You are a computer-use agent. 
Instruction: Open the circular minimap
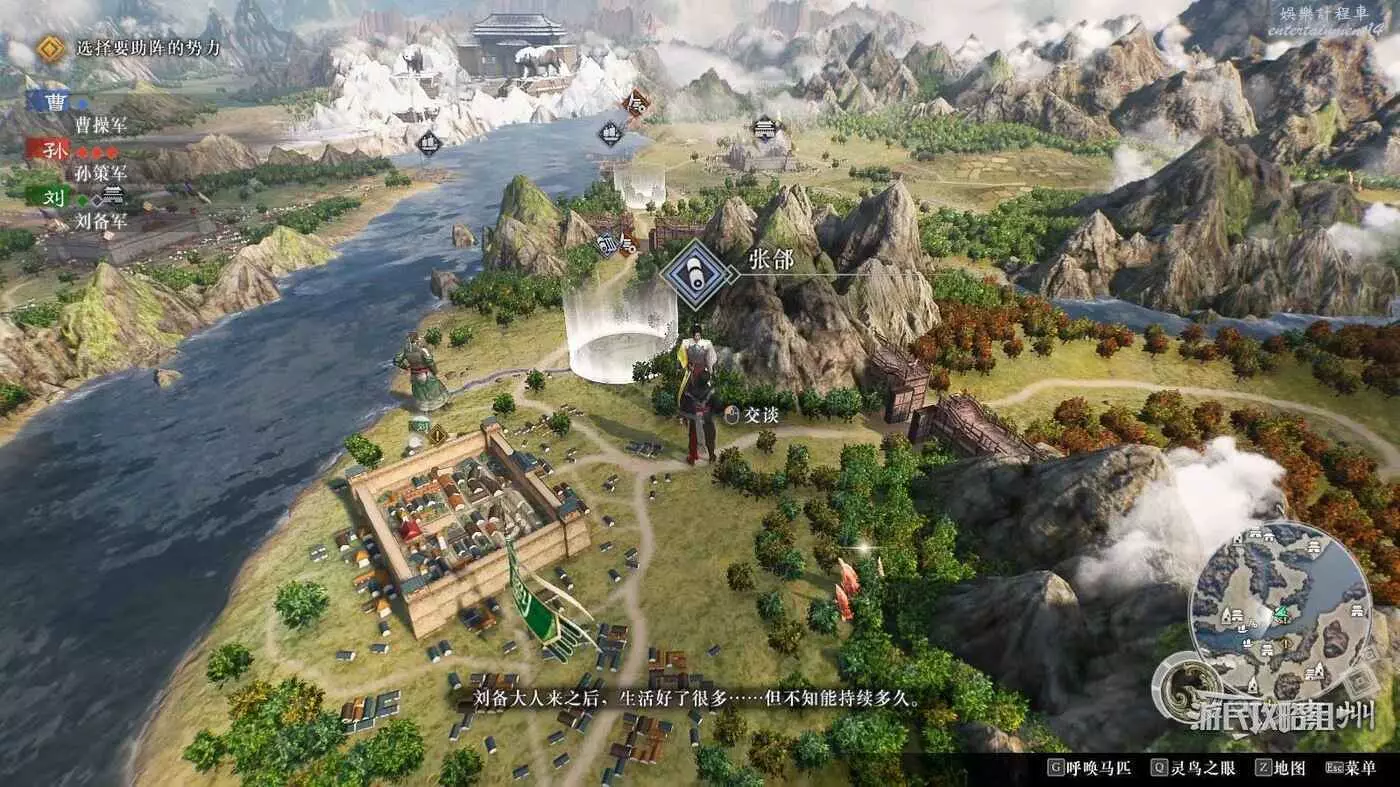pyautogui.click(x=1281, y=610)
